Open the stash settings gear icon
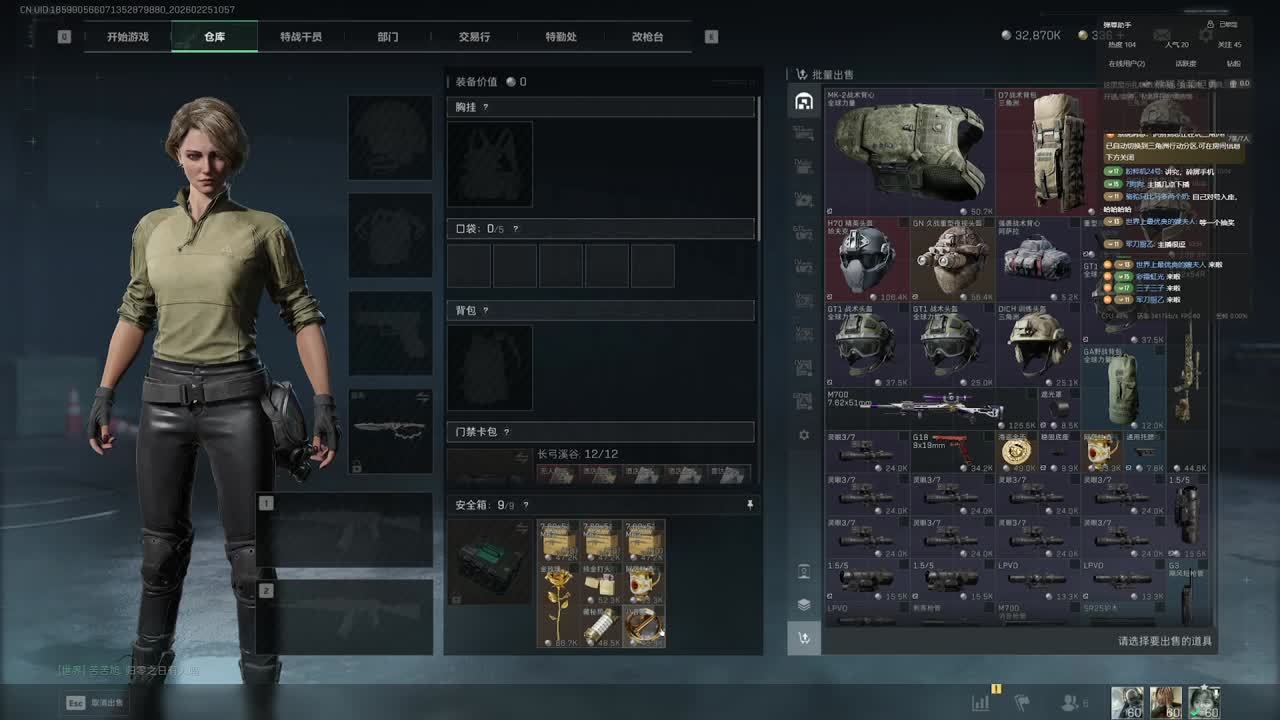This screenshot has width=1280, height=720. point(804,436)
